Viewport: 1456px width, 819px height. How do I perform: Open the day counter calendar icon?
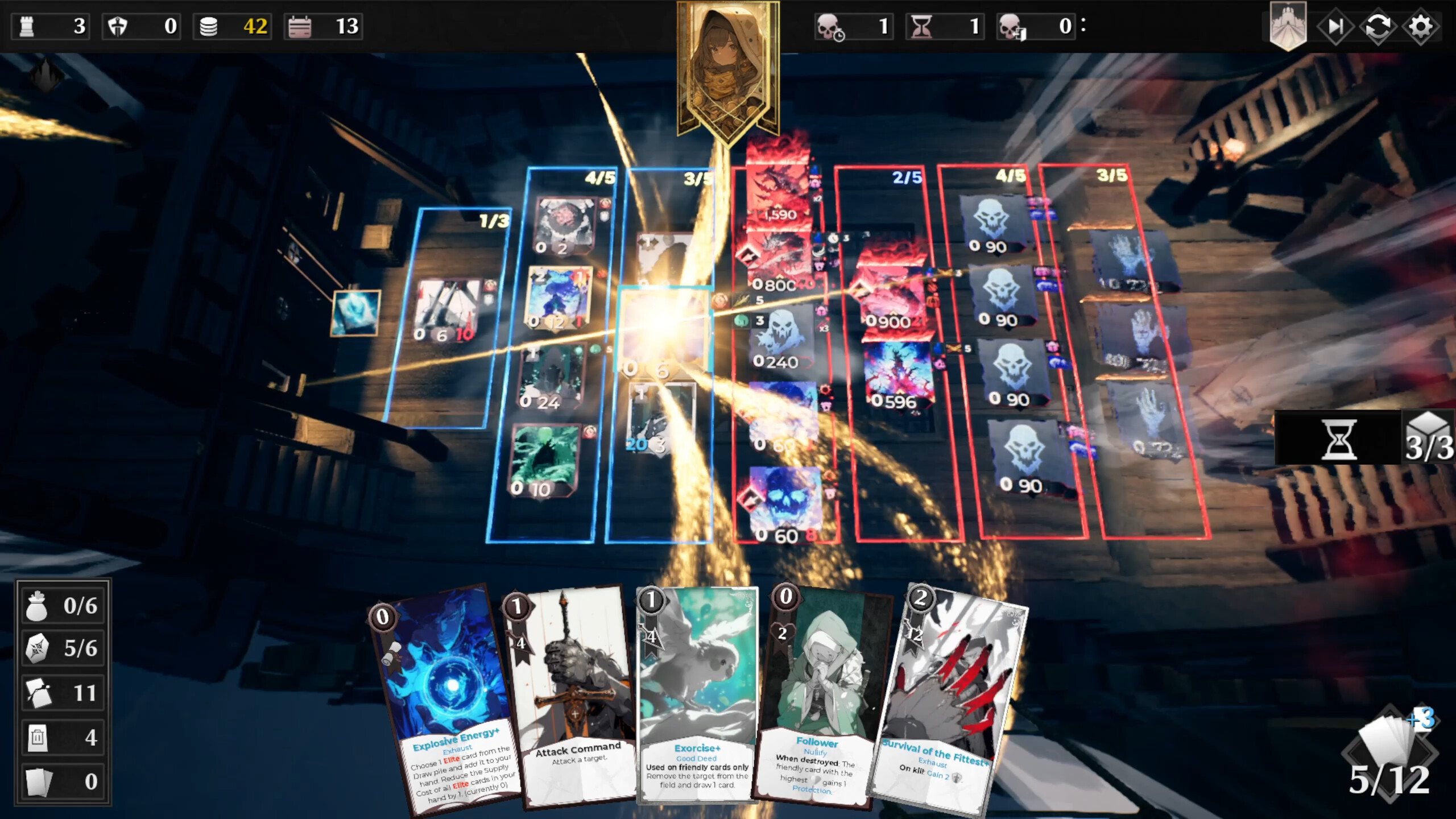click(300, 26)
